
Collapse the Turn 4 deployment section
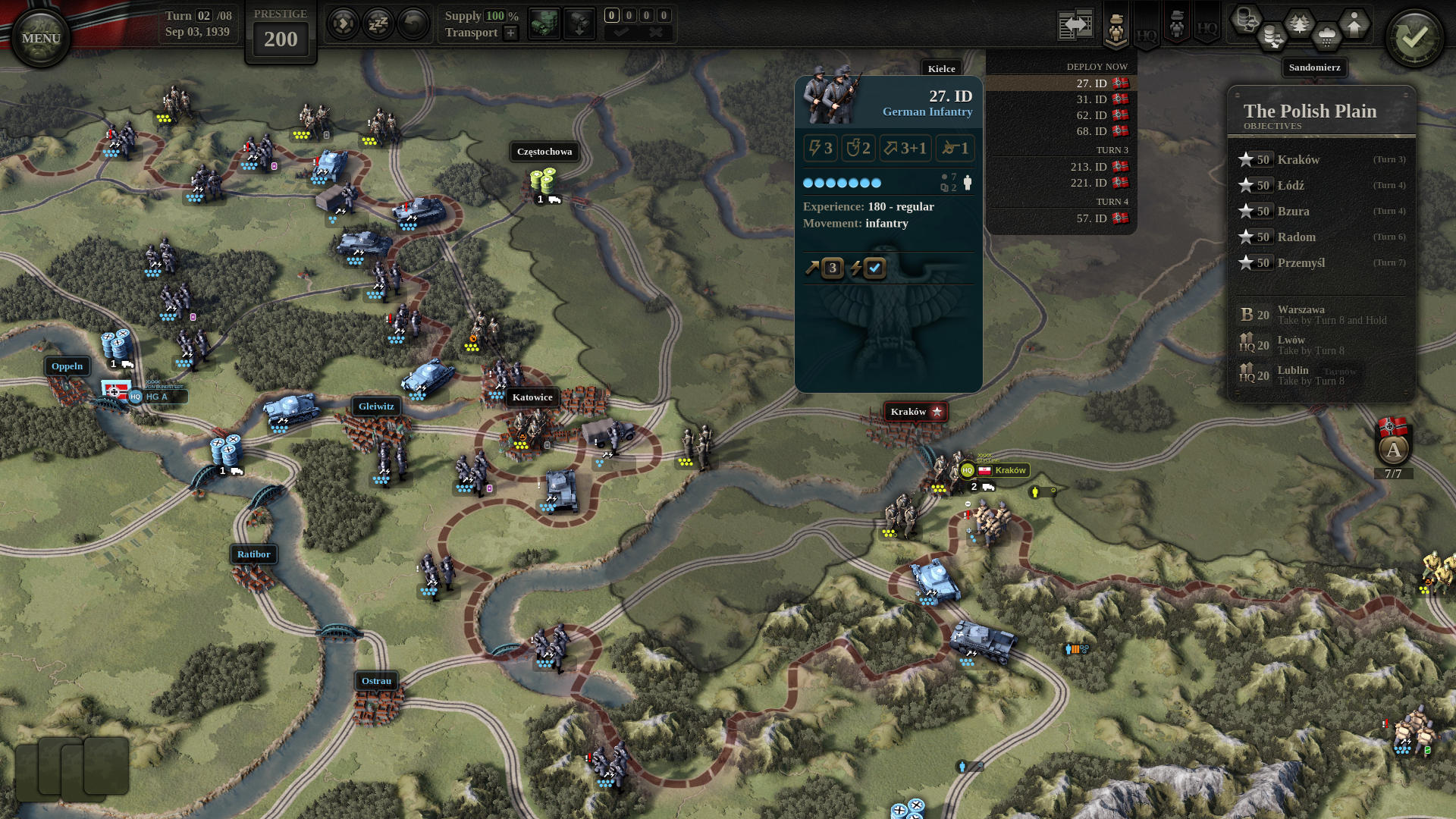(1112, 202)
